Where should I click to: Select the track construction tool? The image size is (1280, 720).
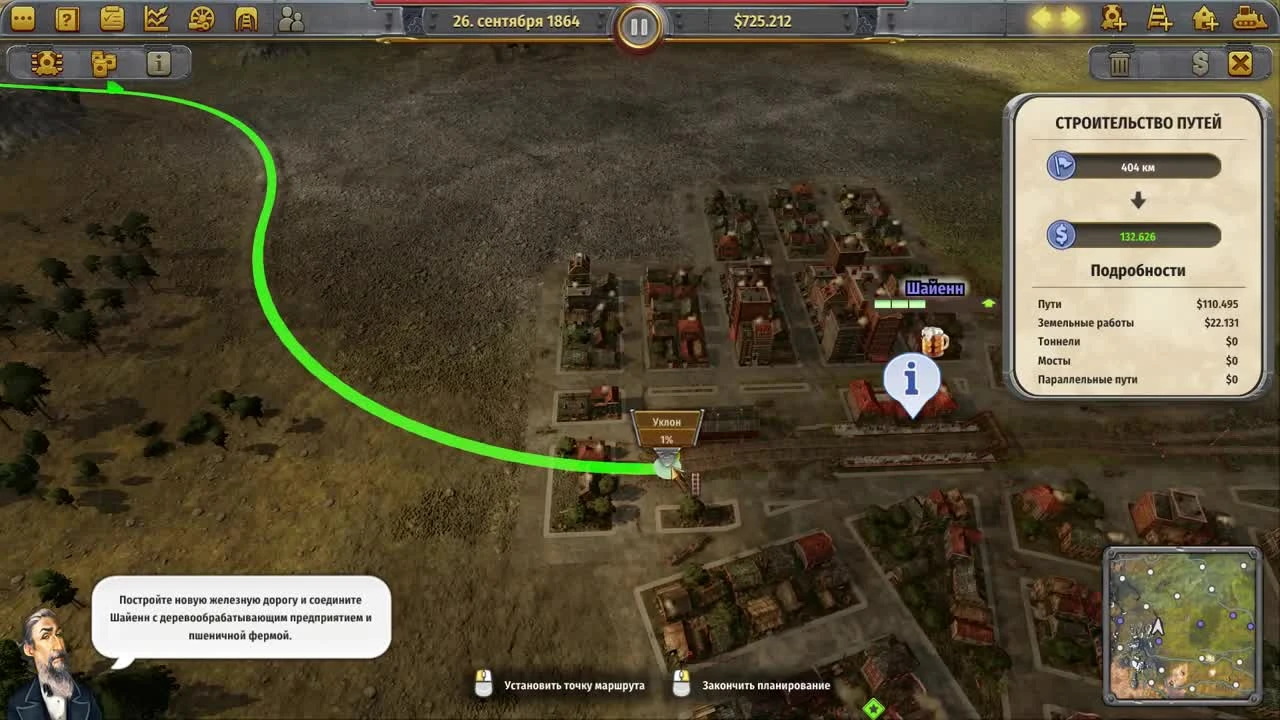pos(1160,19)
